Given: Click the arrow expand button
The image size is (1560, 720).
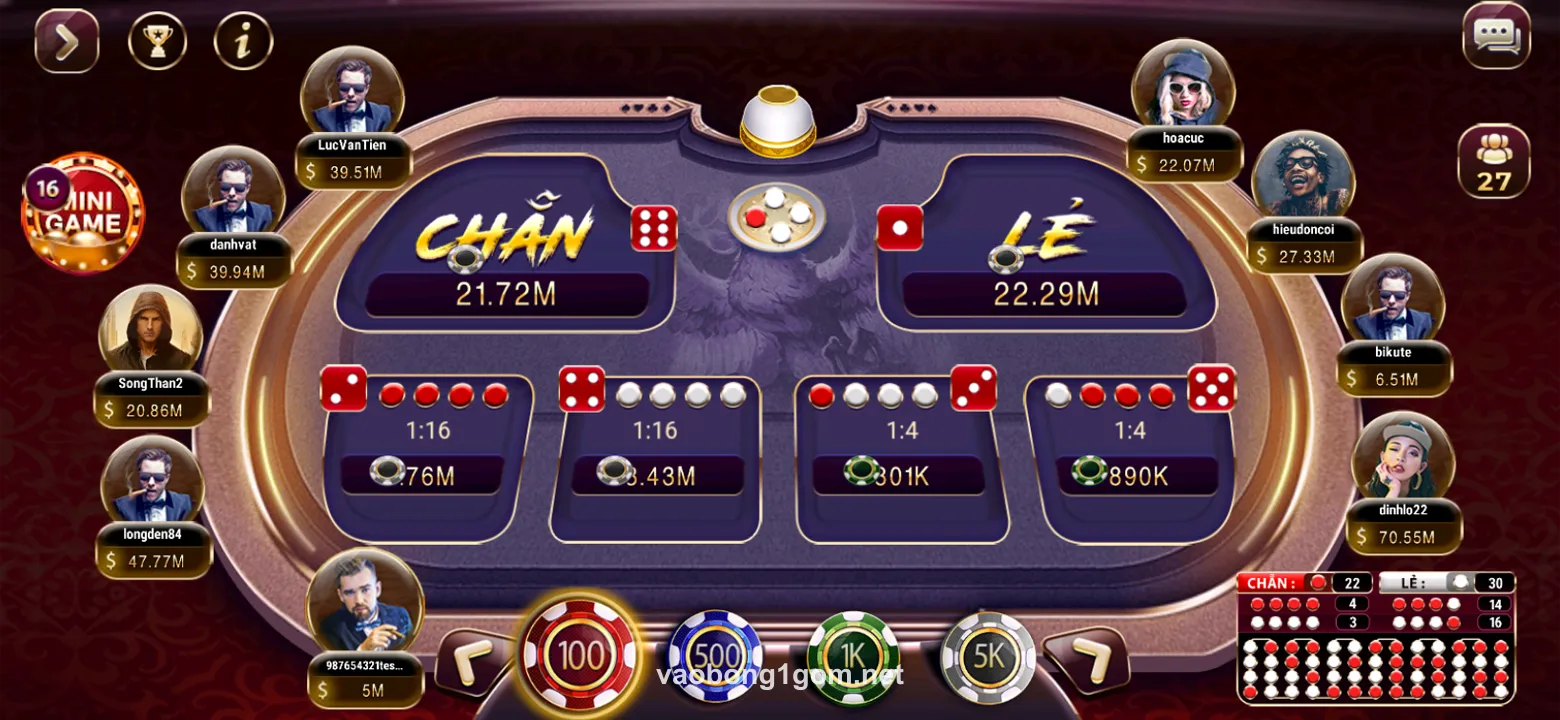Looking at the screenshot, I should [x=67, y=41].
